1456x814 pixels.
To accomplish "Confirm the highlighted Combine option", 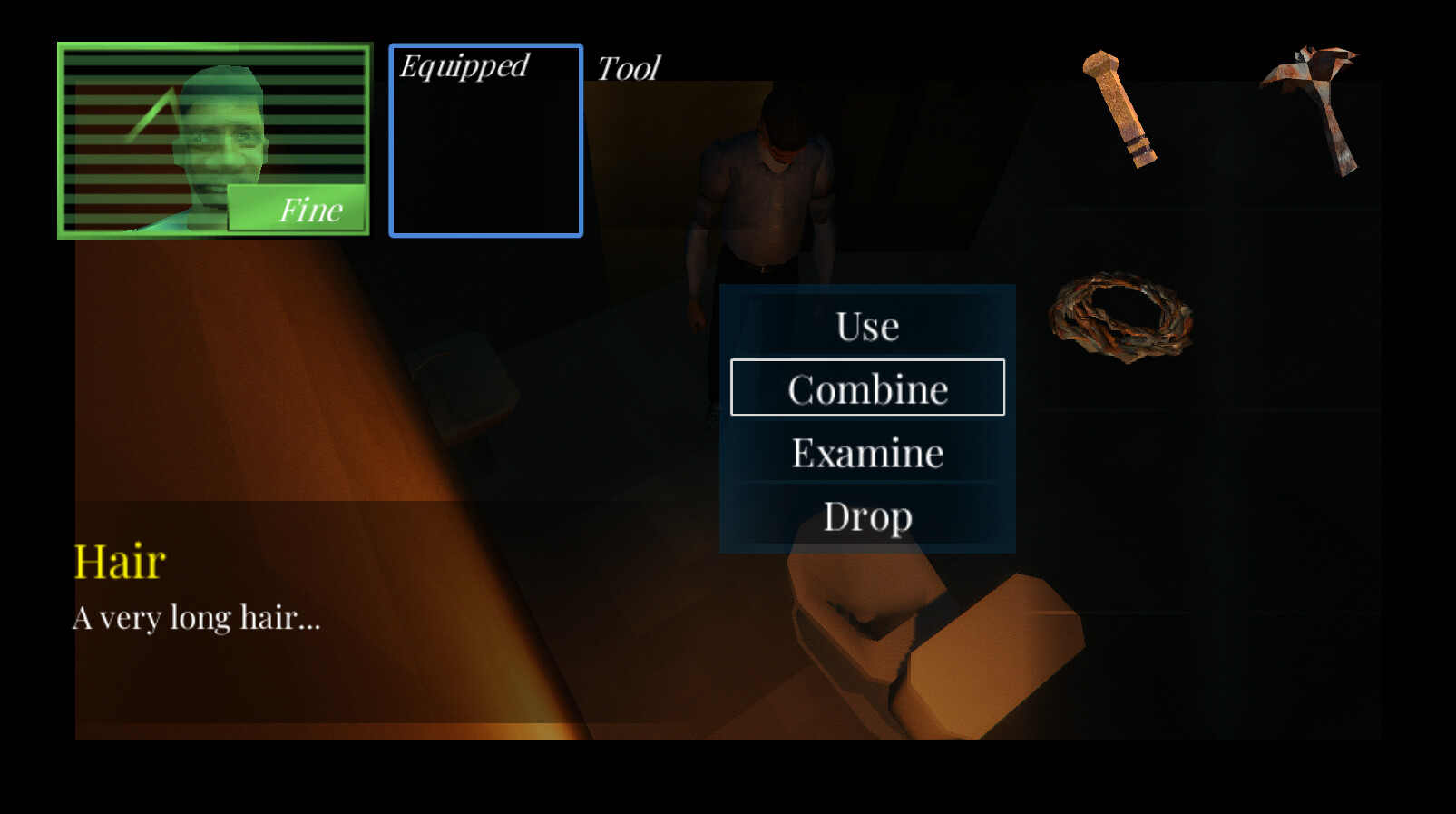I will pos(867,387).
